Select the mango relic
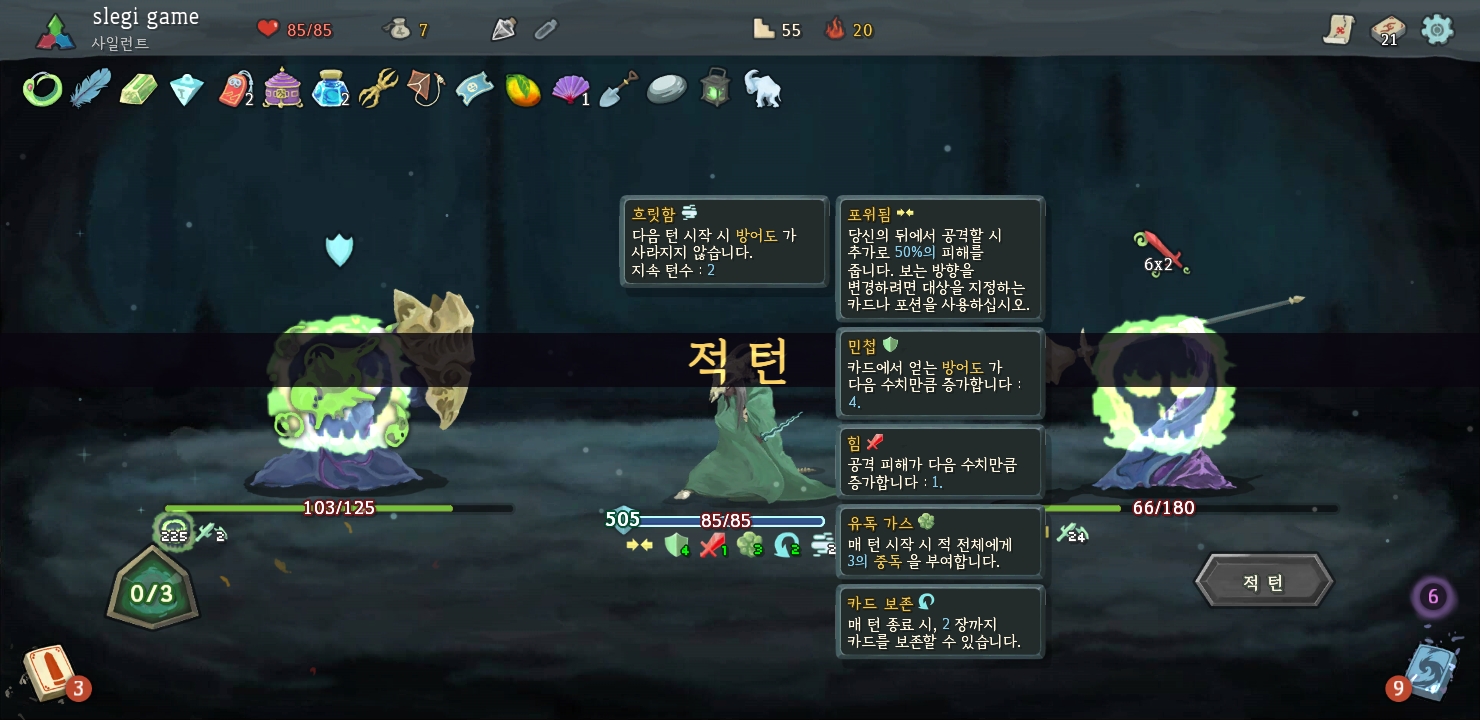 [x=523, y=90]
